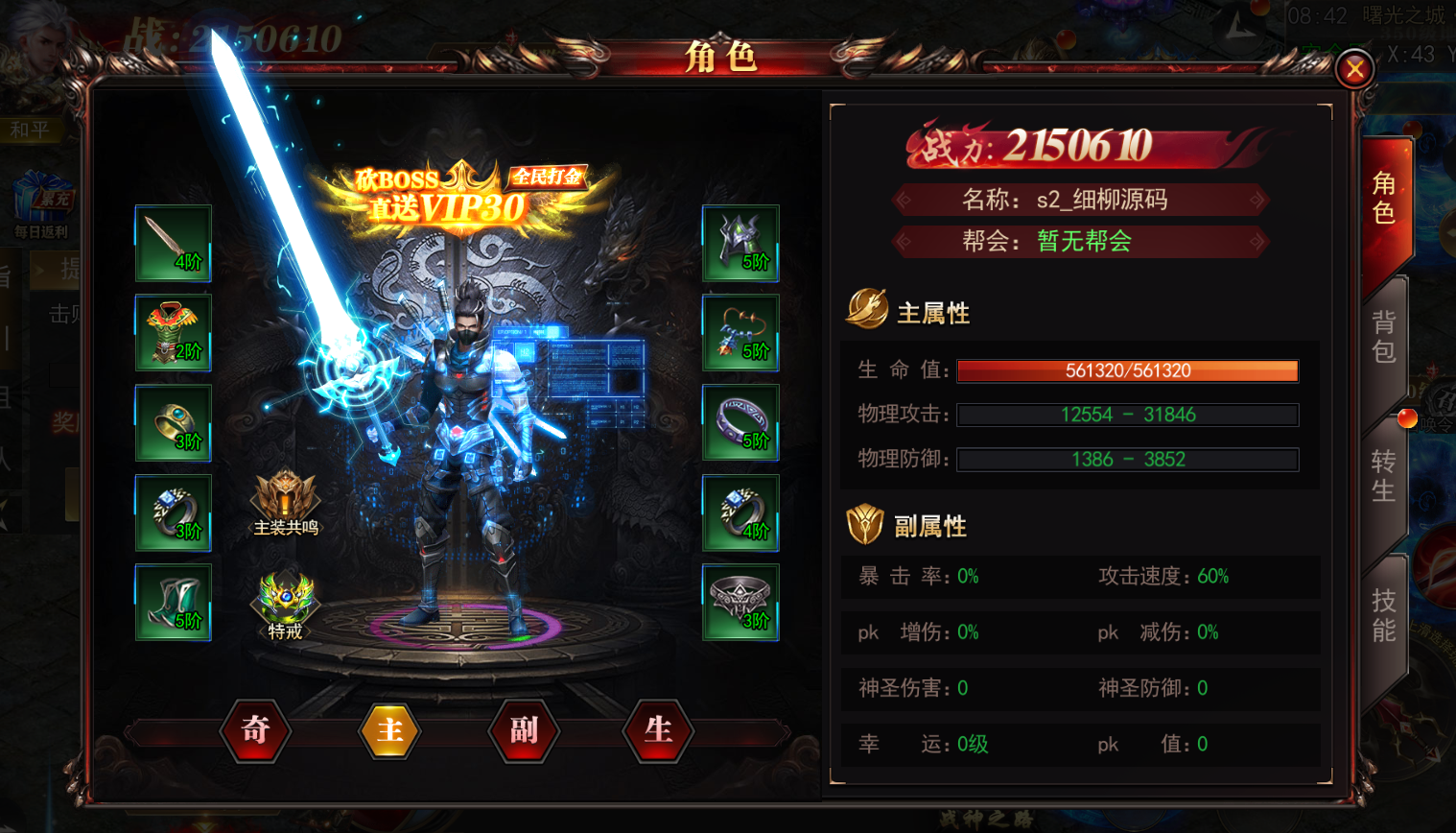Select the 副 tab at the bottom
1456x833 pixels.
click(523, 730)
